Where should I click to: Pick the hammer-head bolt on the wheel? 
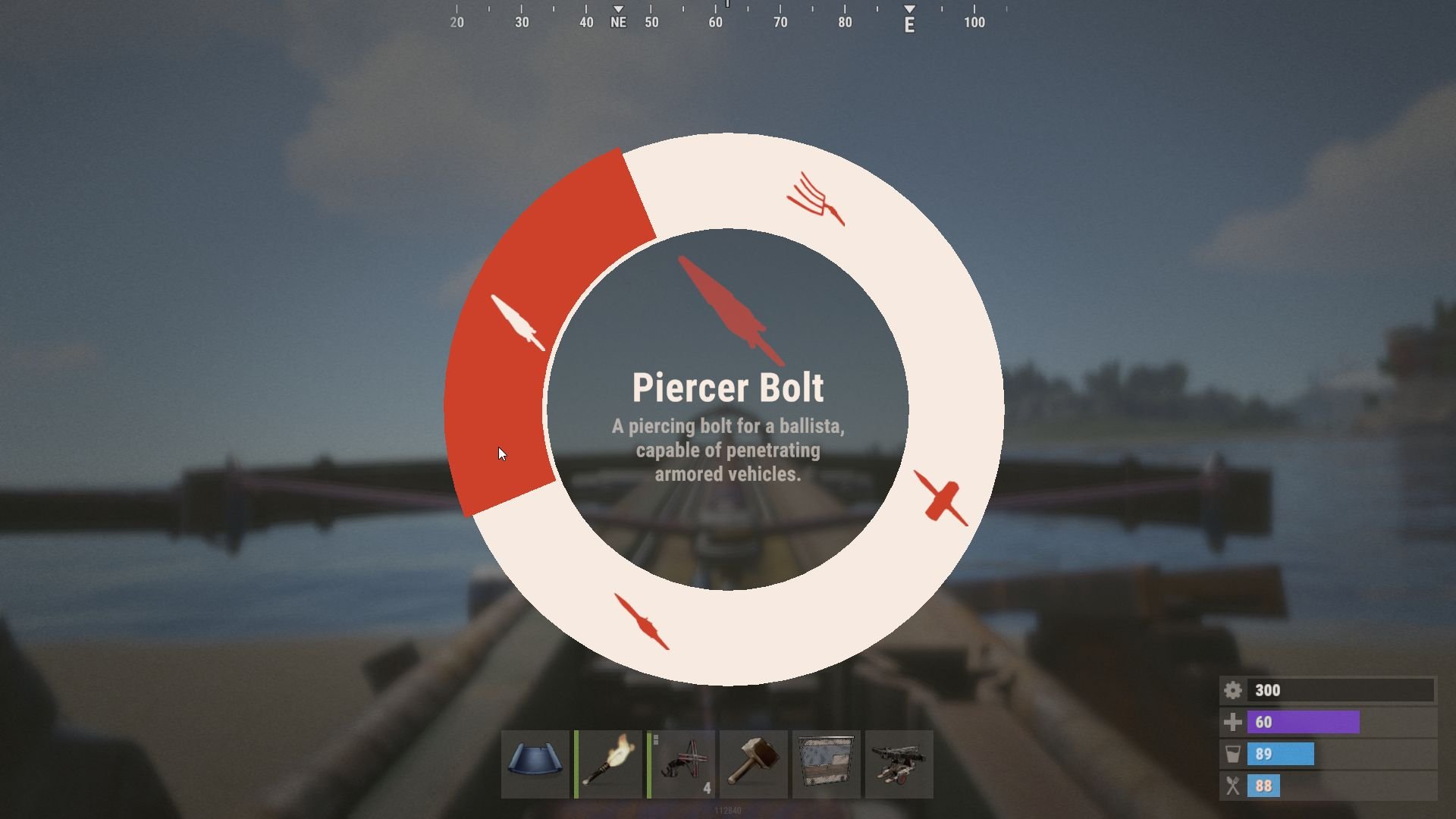941,498
